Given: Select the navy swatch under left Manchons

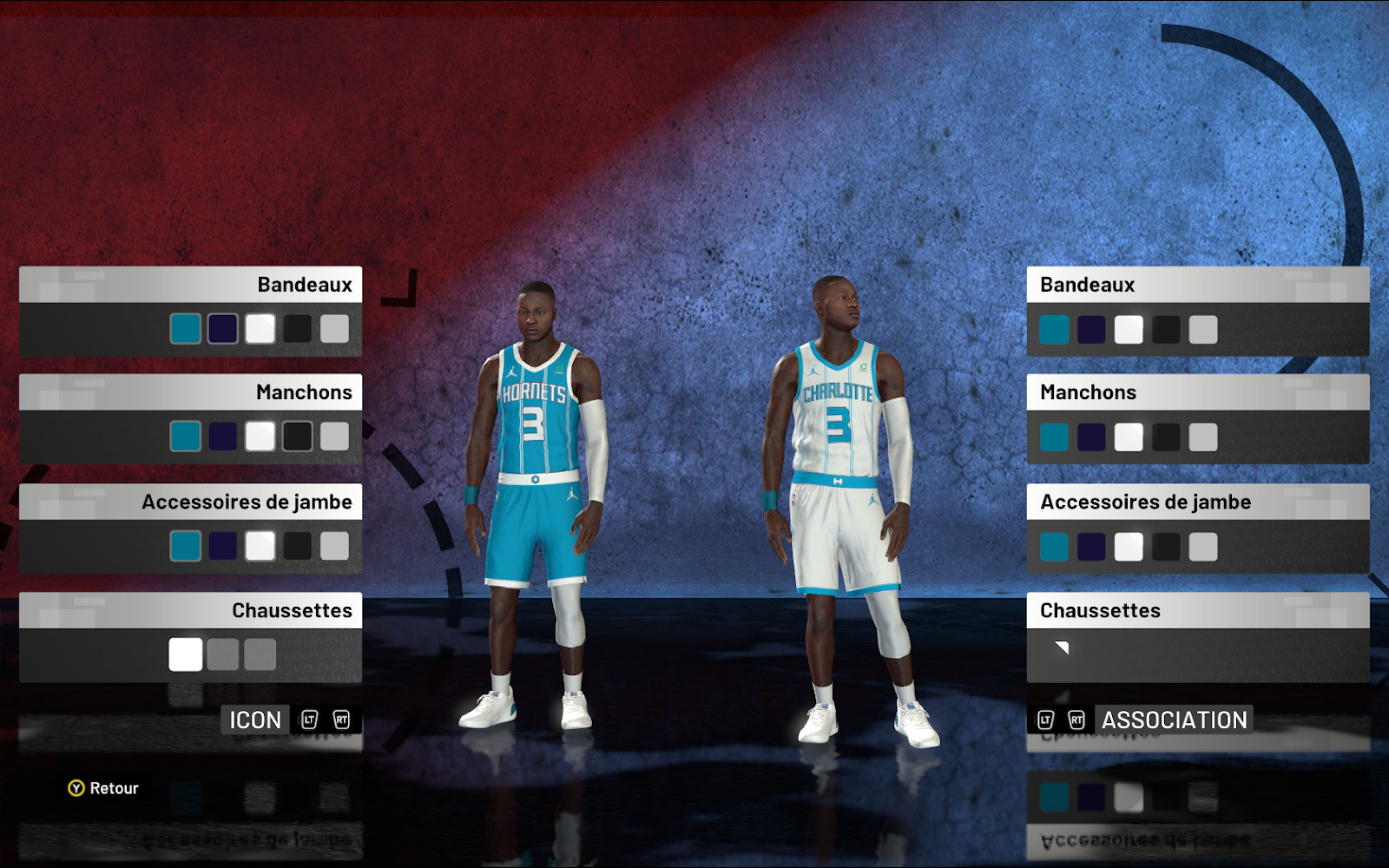Looking at the screenshot, I should tap(223, 437).
